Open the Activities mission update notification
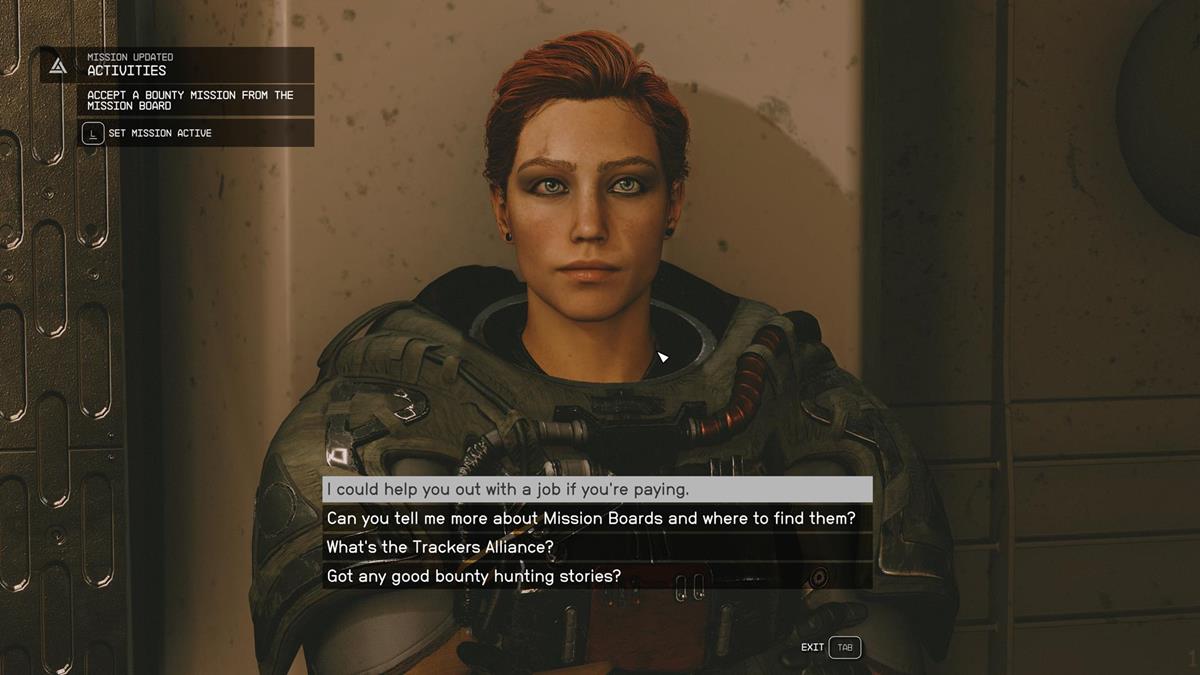Screen dimensions: 1200x675 177,65
